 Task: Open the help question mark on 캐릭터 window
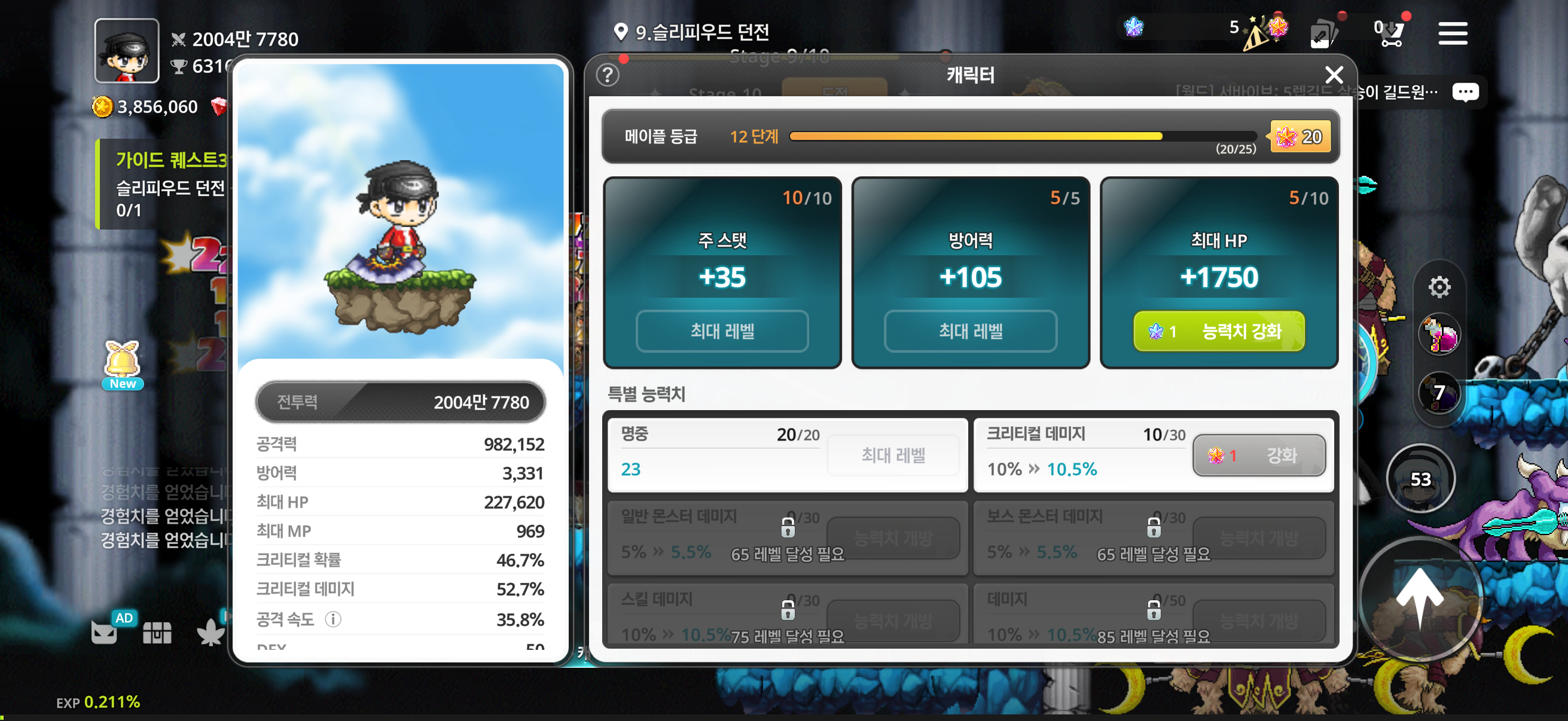point(607,74)
